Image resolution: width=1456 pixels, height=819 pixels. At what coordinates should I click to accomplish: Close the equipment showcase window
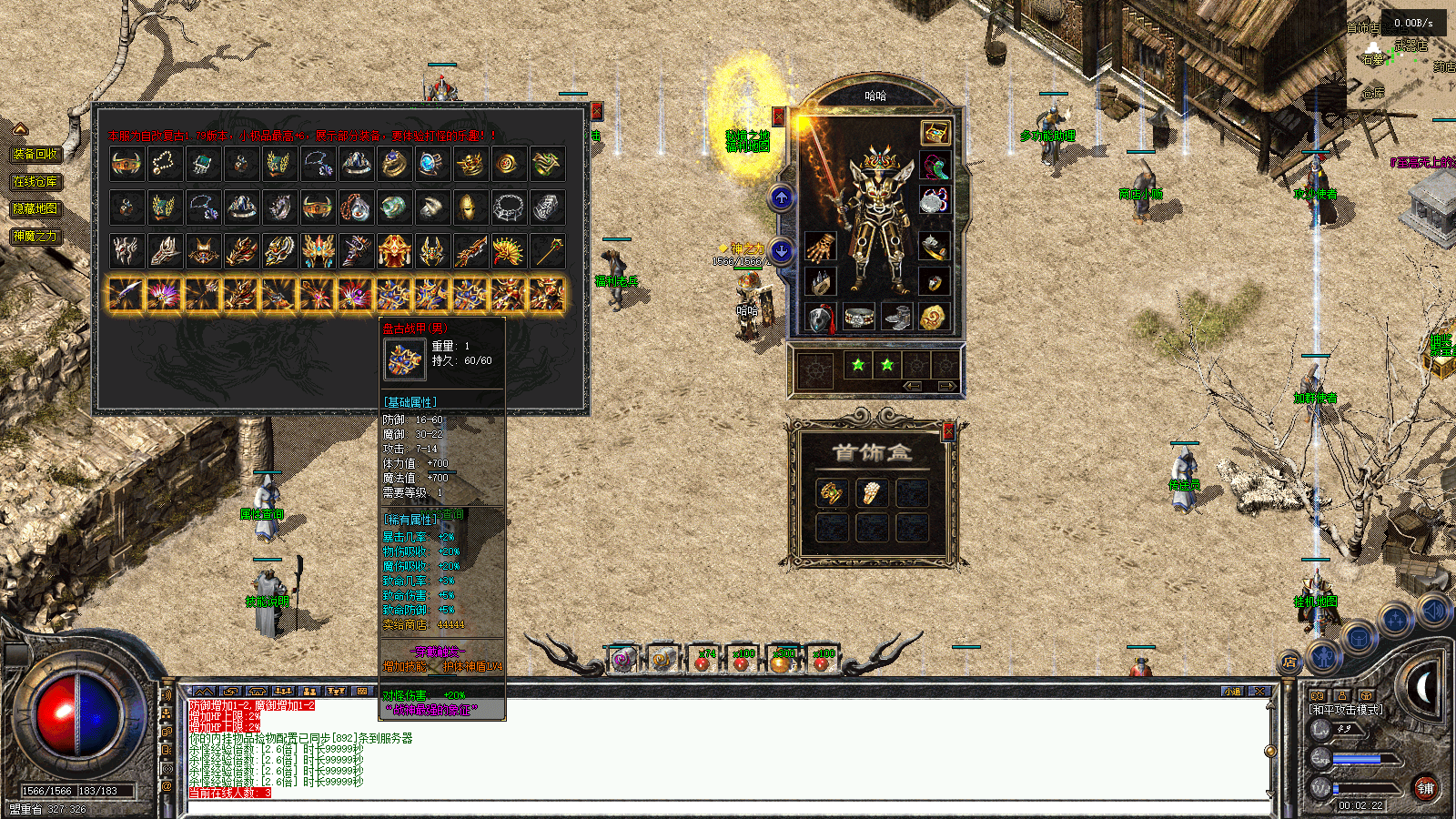point(597,111)
